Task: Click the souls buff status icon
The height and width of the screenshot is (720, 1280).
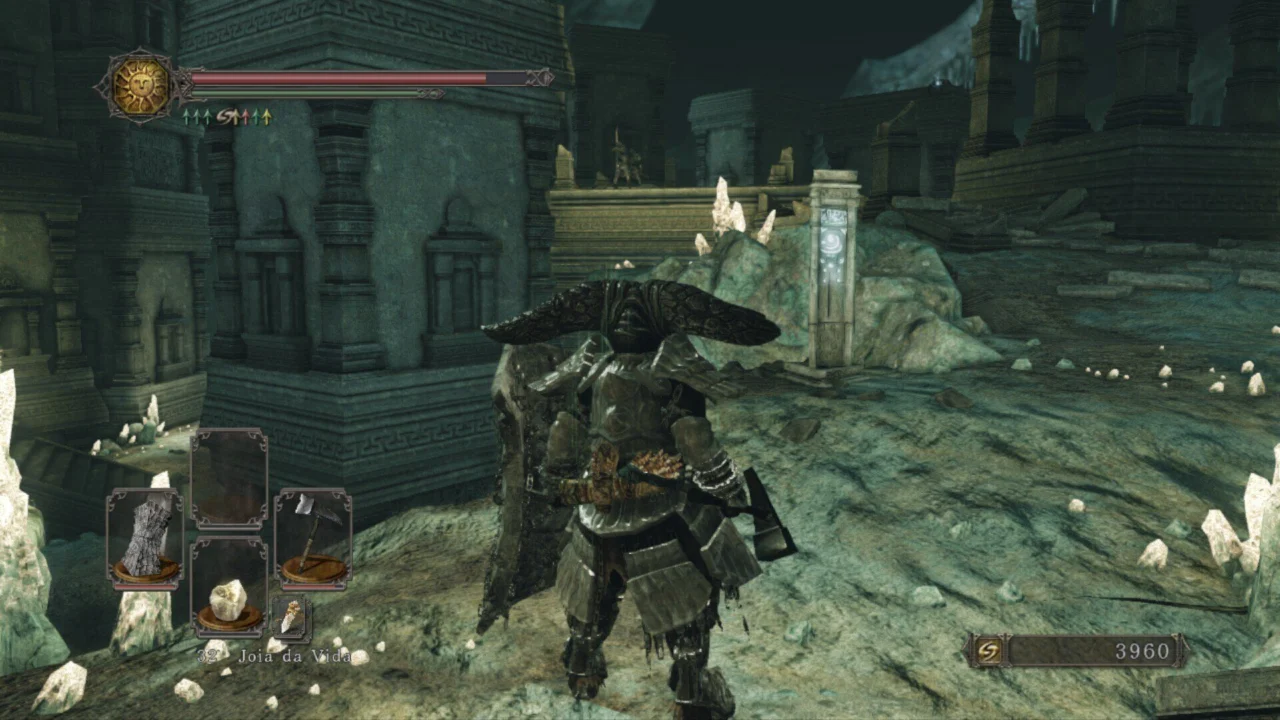Action: click(x=227, y=117)
